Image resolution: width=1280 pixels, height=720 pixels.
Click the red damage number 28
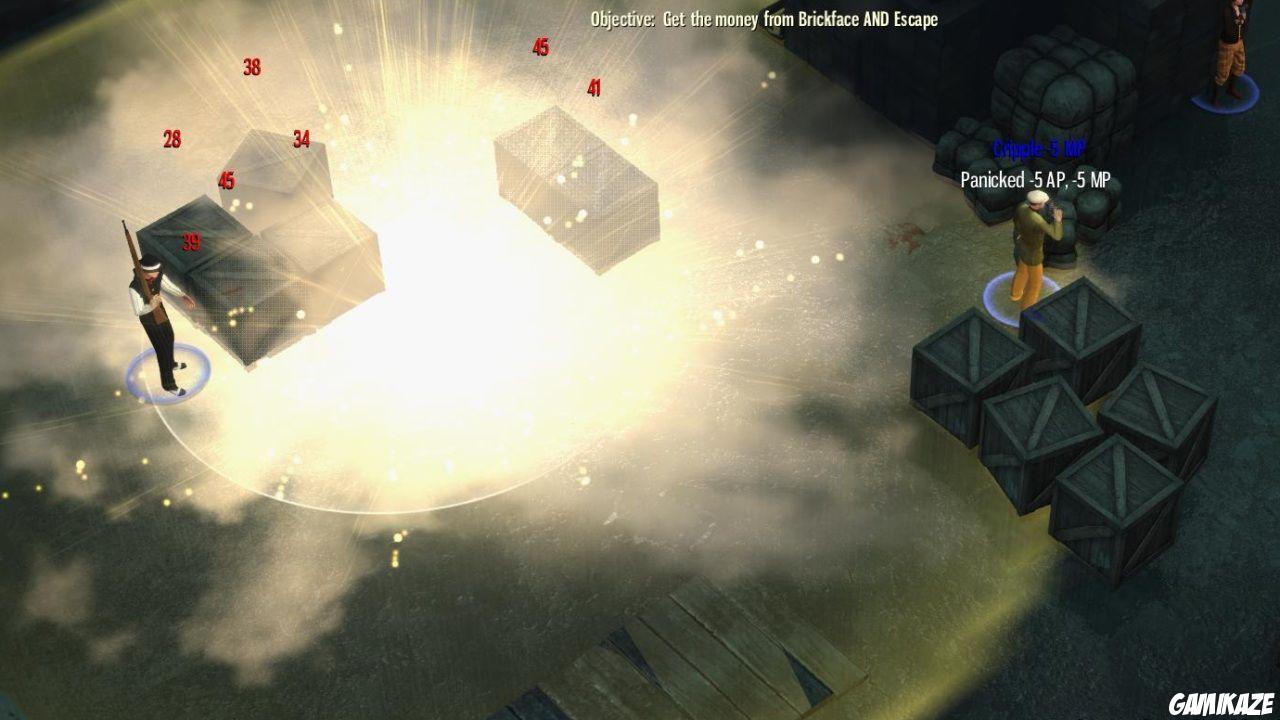pos(170,137)
